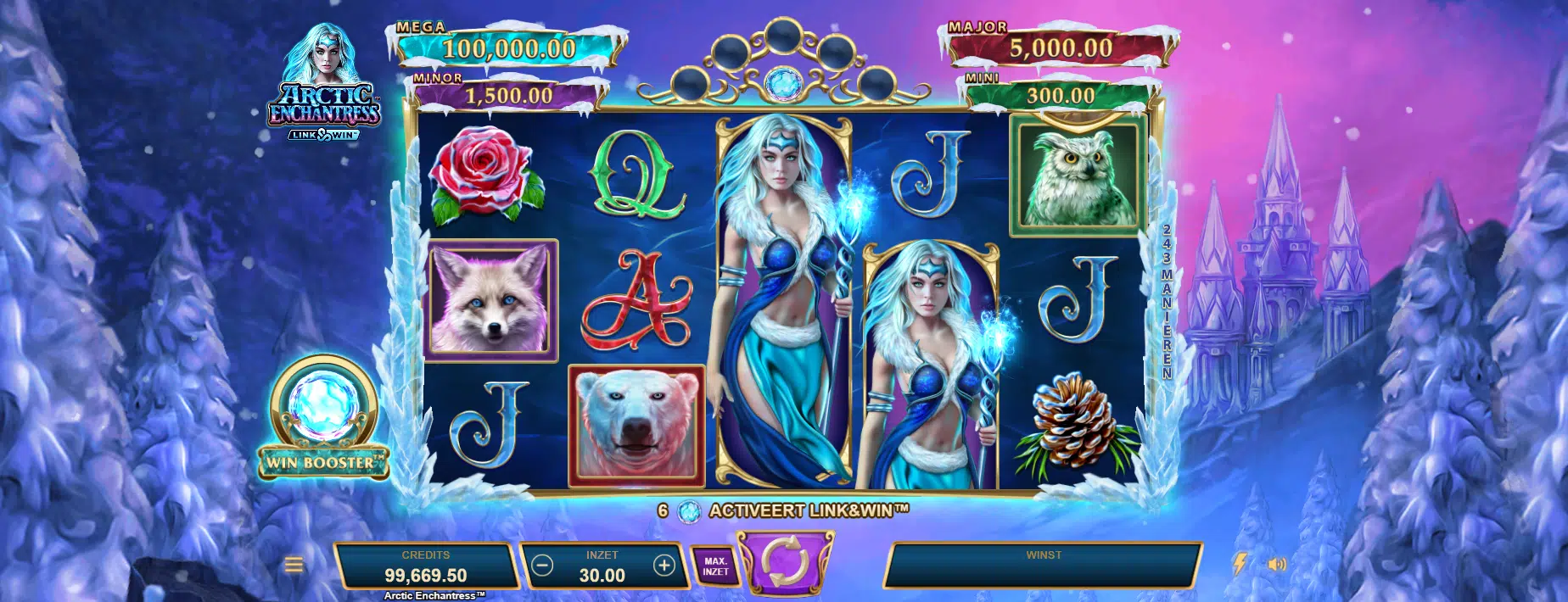Increase the bet with the plus button

664,566
